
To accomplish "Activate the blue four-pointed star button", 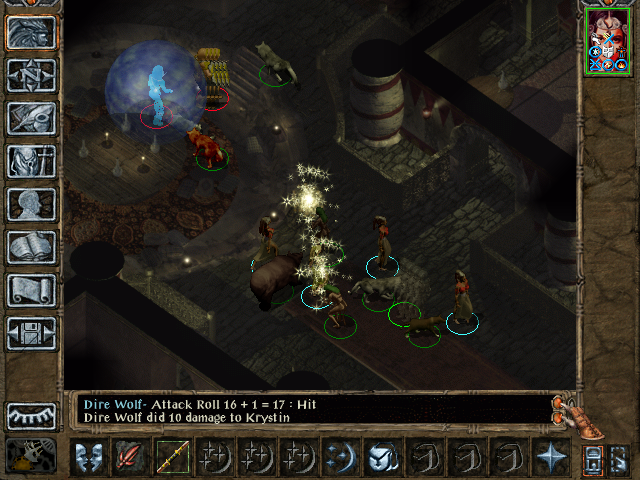I will (x=550, y=457).
